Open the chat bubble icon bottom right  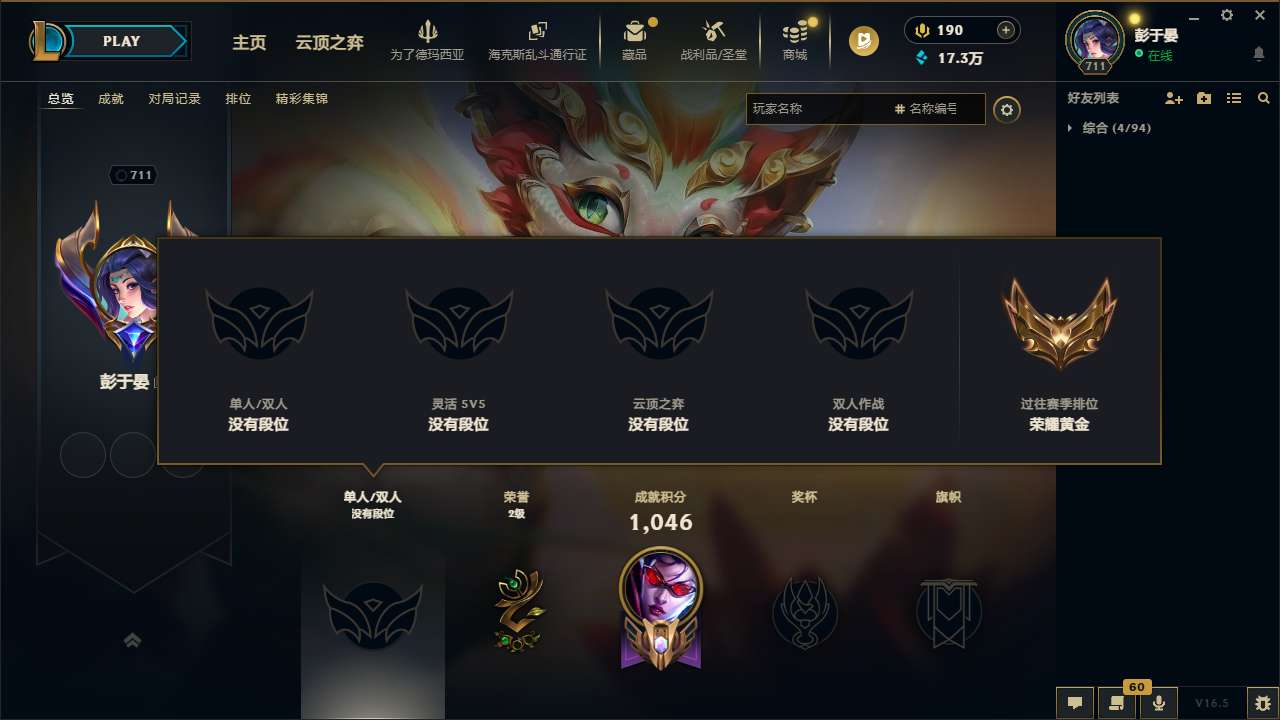point(1074,703)
